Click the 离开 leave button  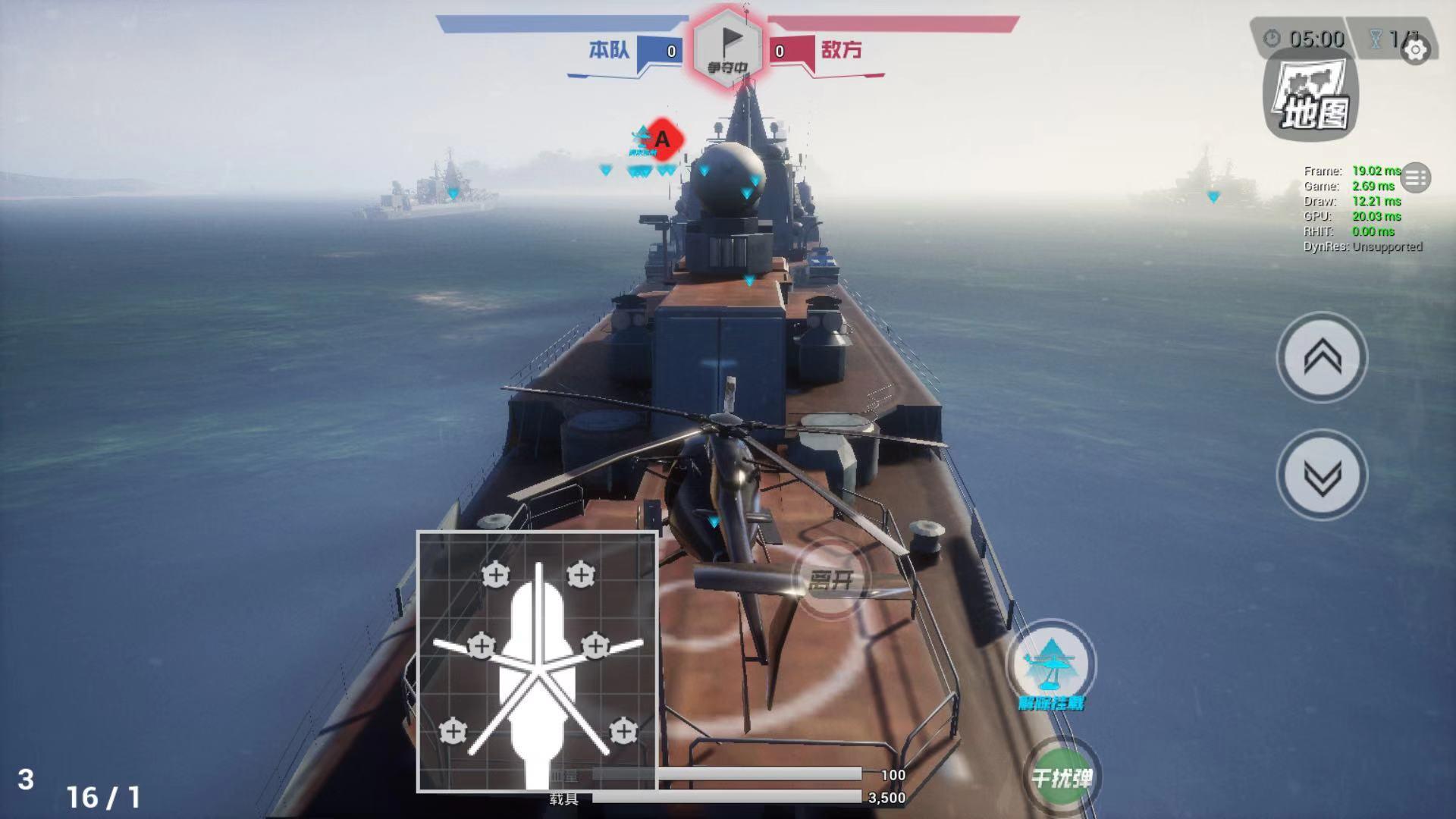pos(831,580)
